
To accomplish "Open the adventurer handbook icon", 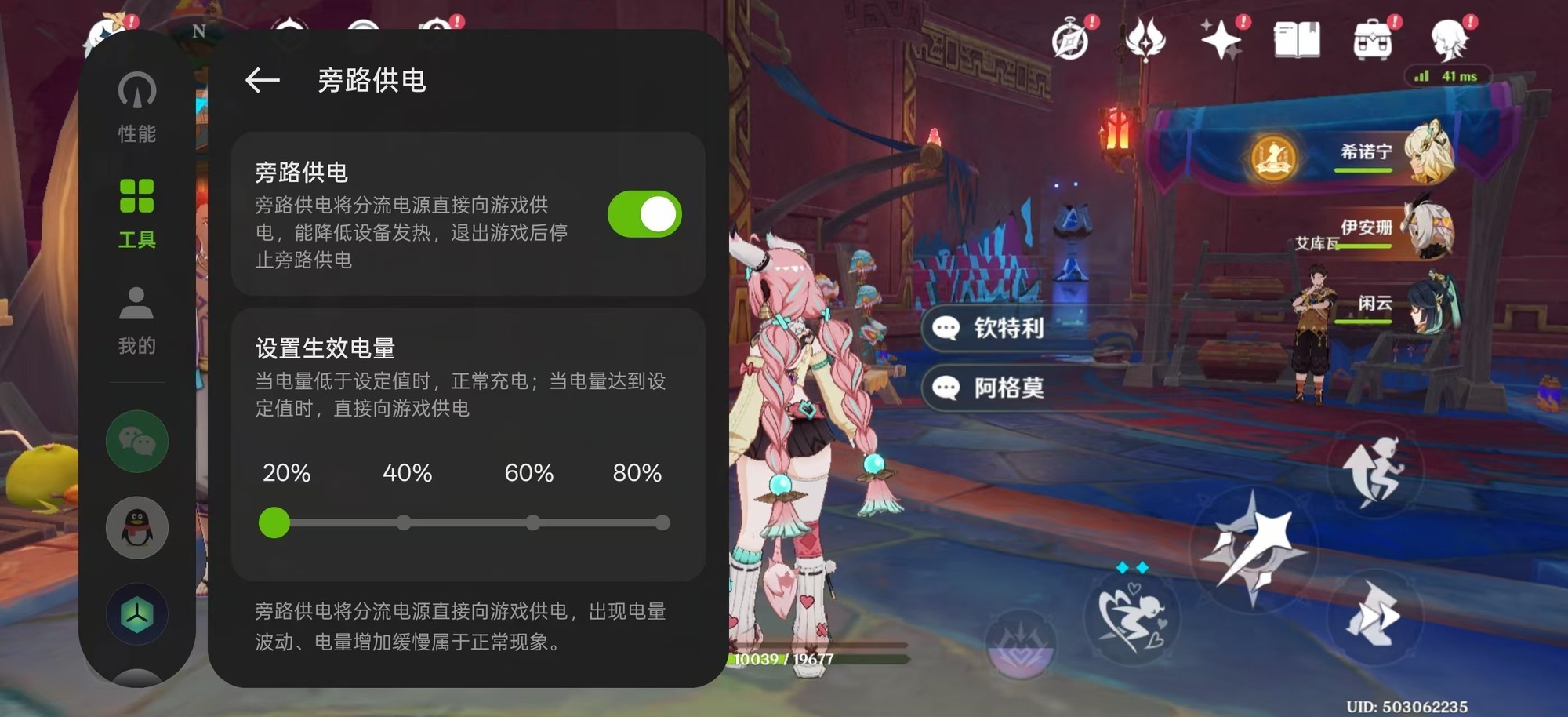I will (x=1298, y=41).
